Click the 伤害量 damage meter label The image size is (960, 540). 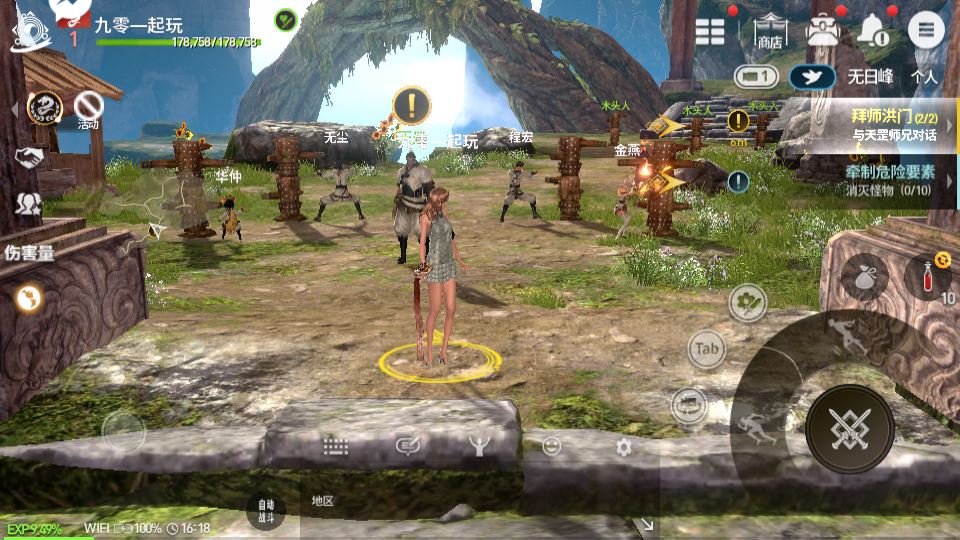pyautogui.click(x=29, y=252)
